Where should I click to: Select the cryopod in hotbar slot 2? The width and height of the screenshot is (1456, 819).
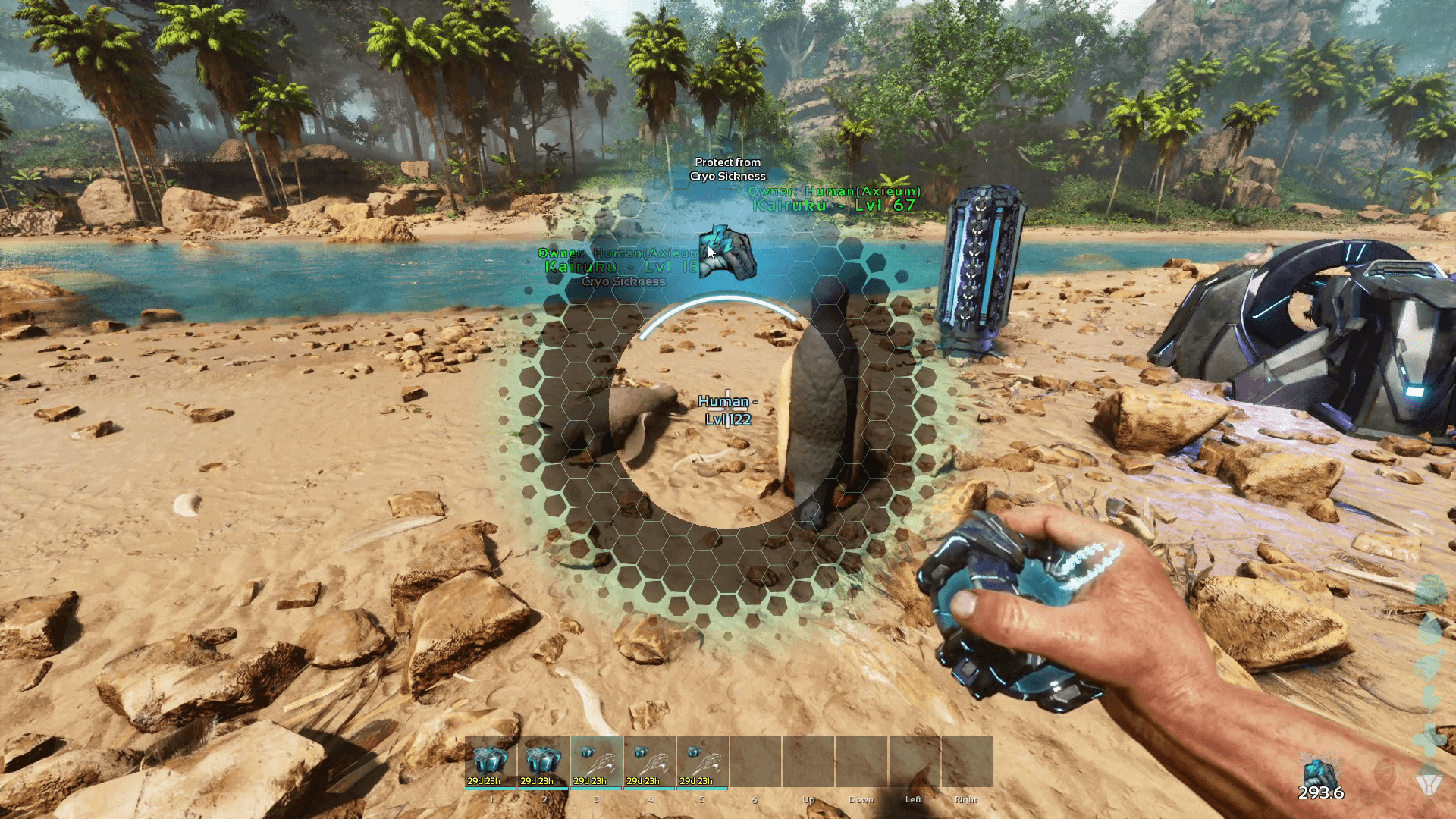[544, 761]
